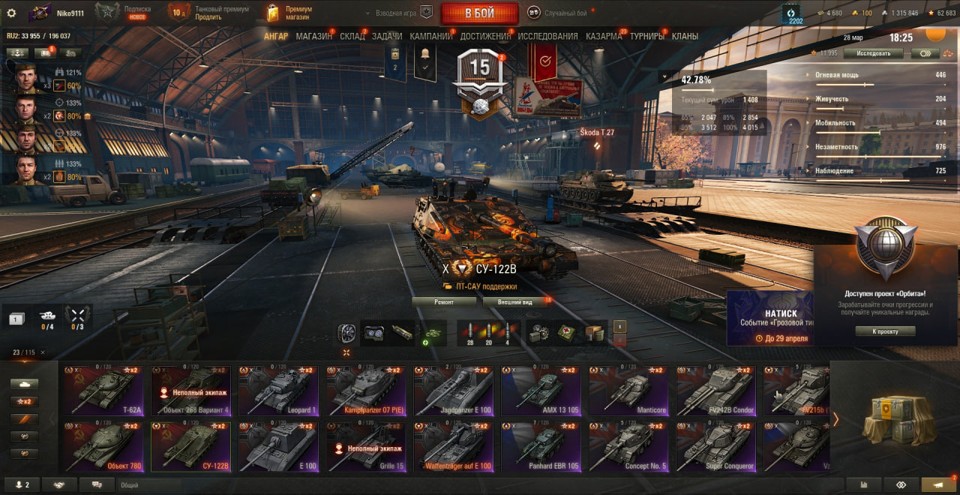960x495 pixels.
Task: Open the МАГАЗИН tab
Action: (314, 37)
